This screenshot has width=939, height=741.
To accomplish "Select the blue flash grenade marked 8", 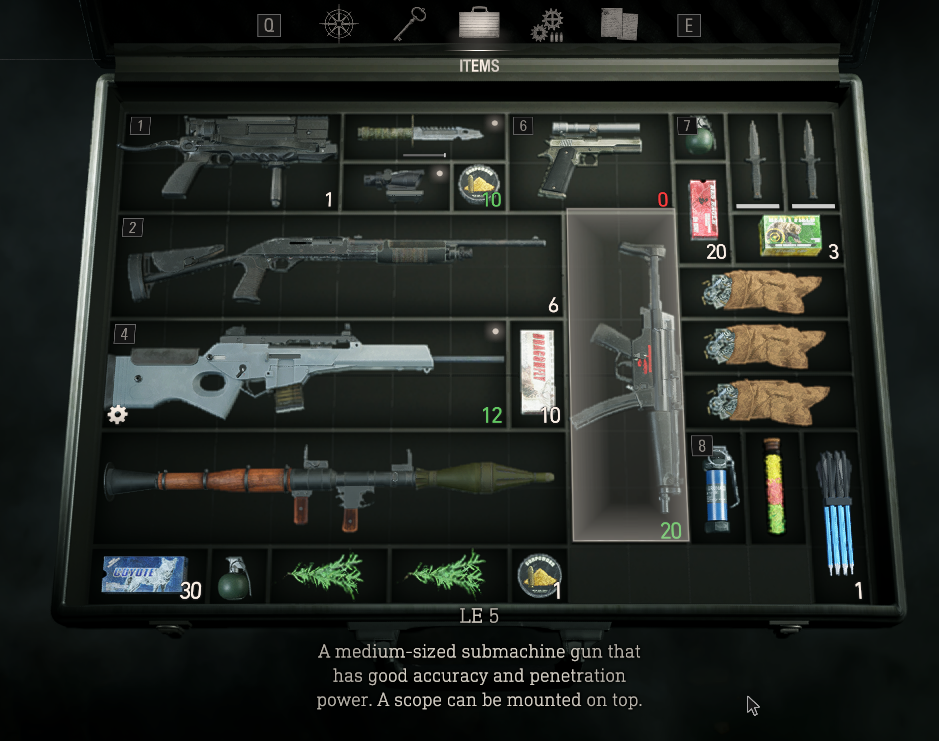I will pyautogui.click(x=714, y=487).
